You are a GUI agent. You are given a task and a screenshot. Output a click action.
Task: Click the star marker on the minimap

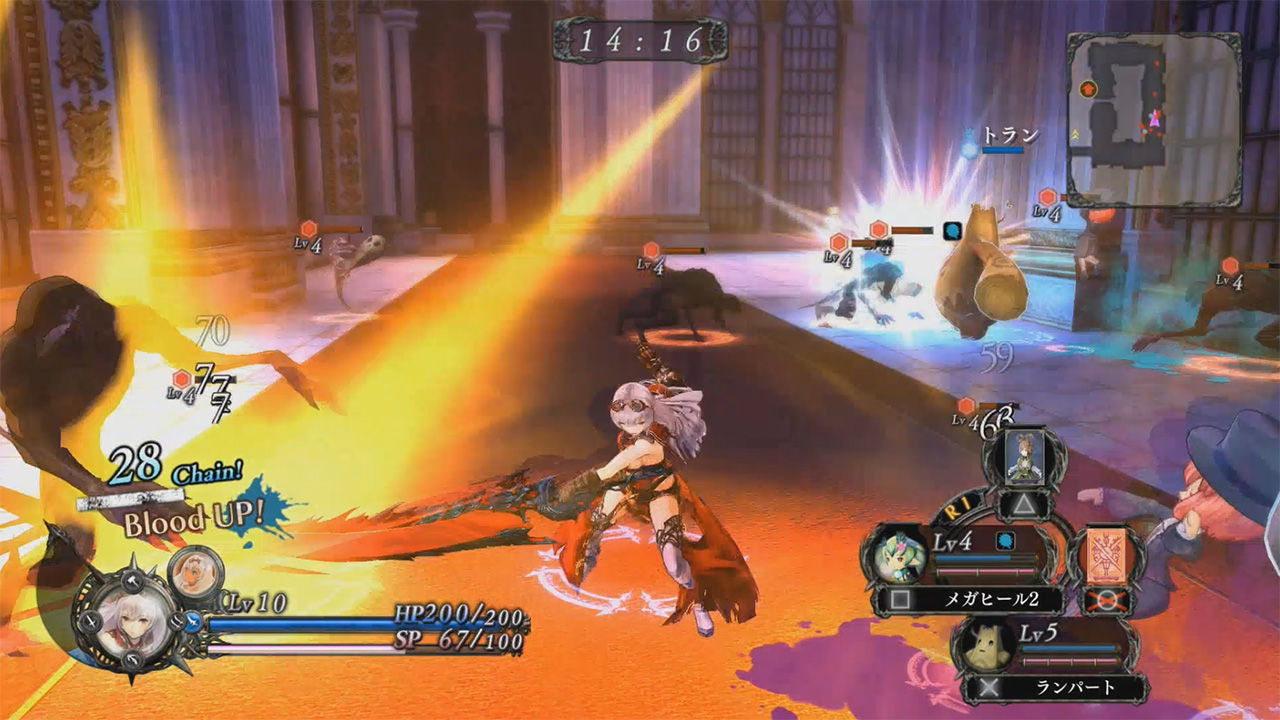point(1089,89)
